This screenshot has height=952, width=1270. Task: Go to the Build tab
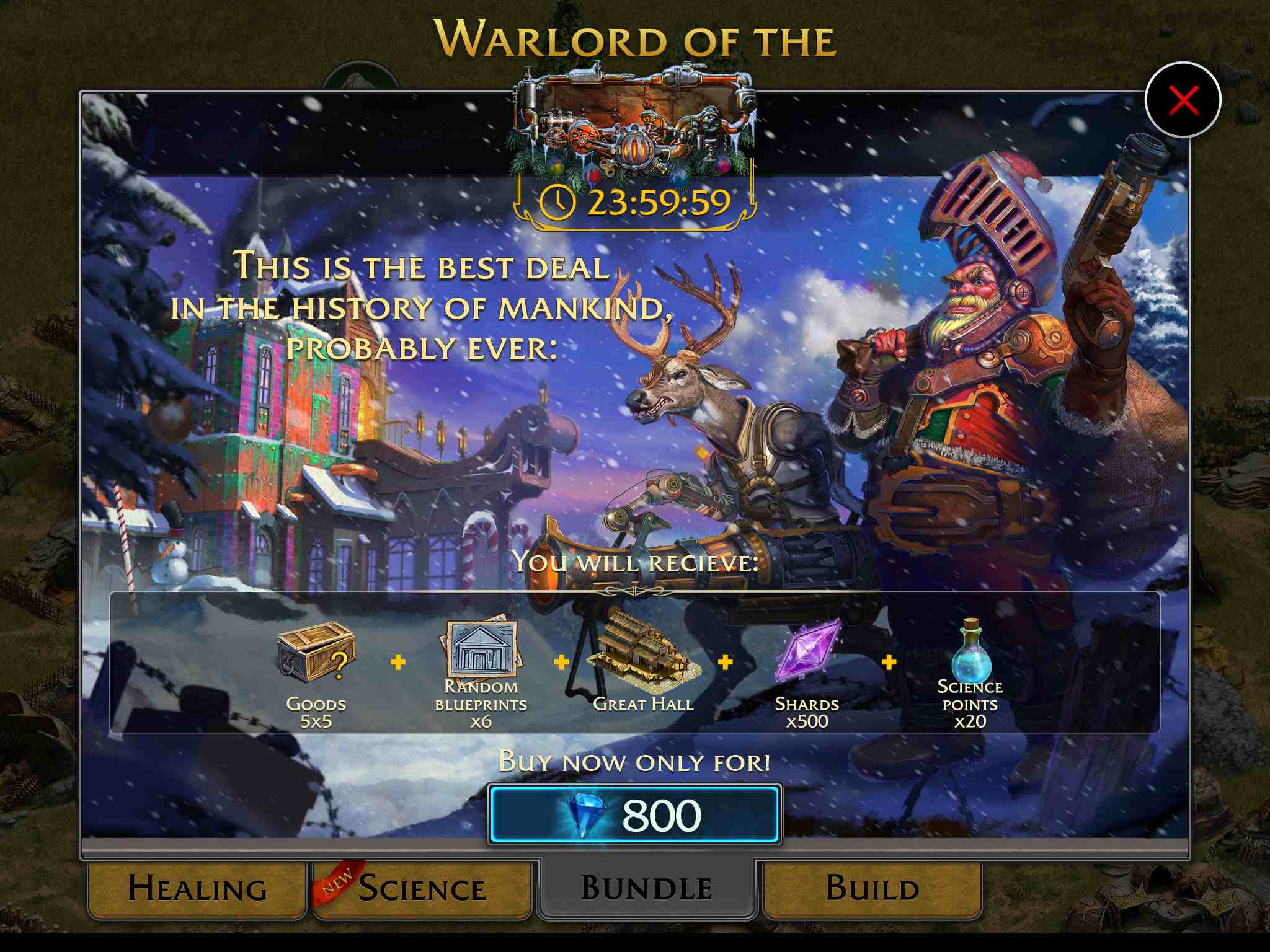point(872,888)
